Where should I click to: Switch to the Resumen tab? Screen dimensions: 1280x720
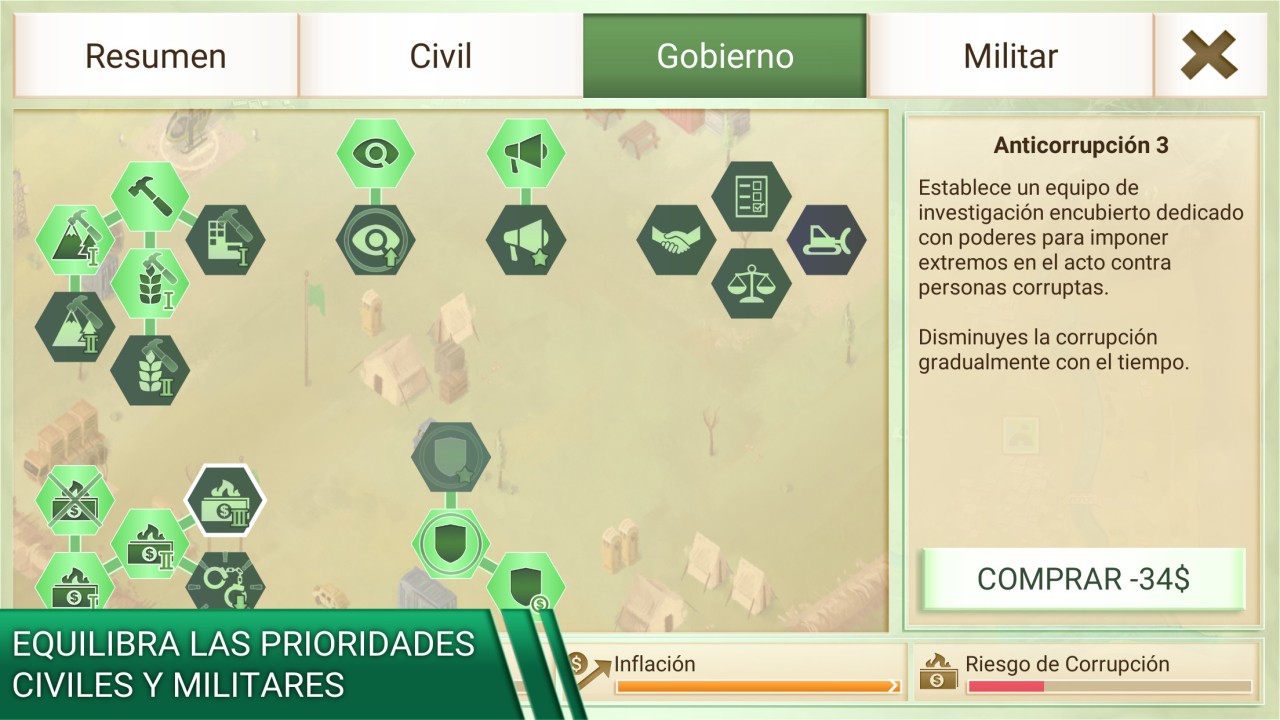click(155, 56)
